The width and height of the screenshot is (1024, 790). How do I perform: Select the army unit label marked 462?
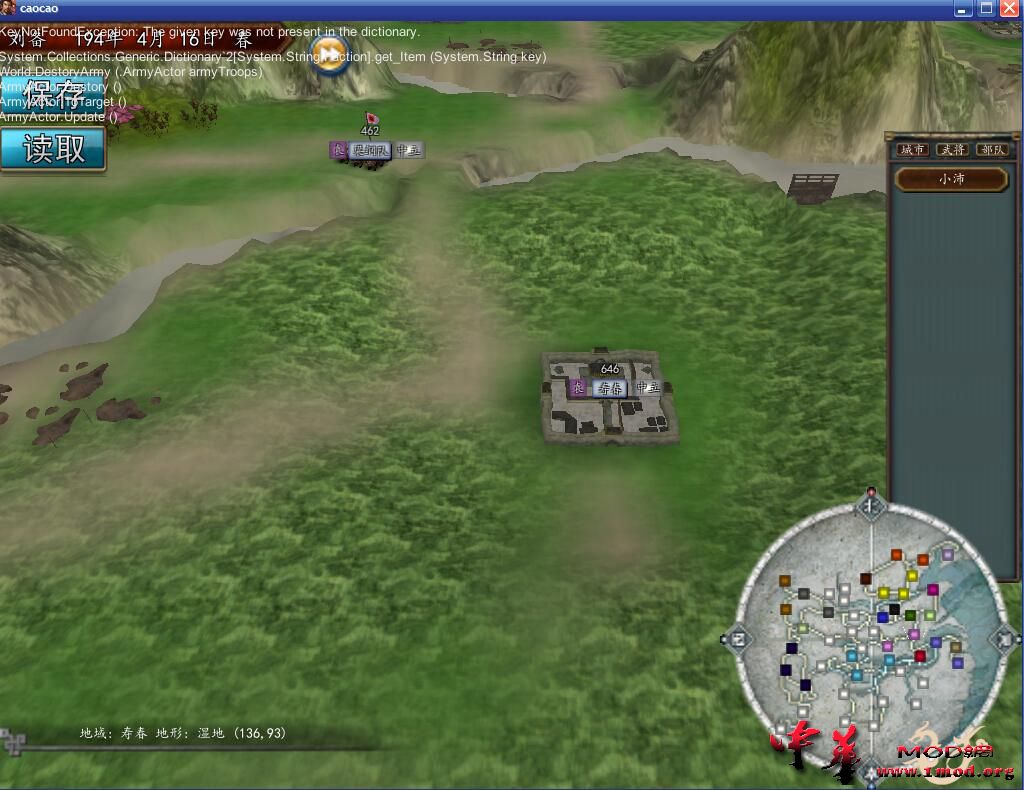[371, 150]
